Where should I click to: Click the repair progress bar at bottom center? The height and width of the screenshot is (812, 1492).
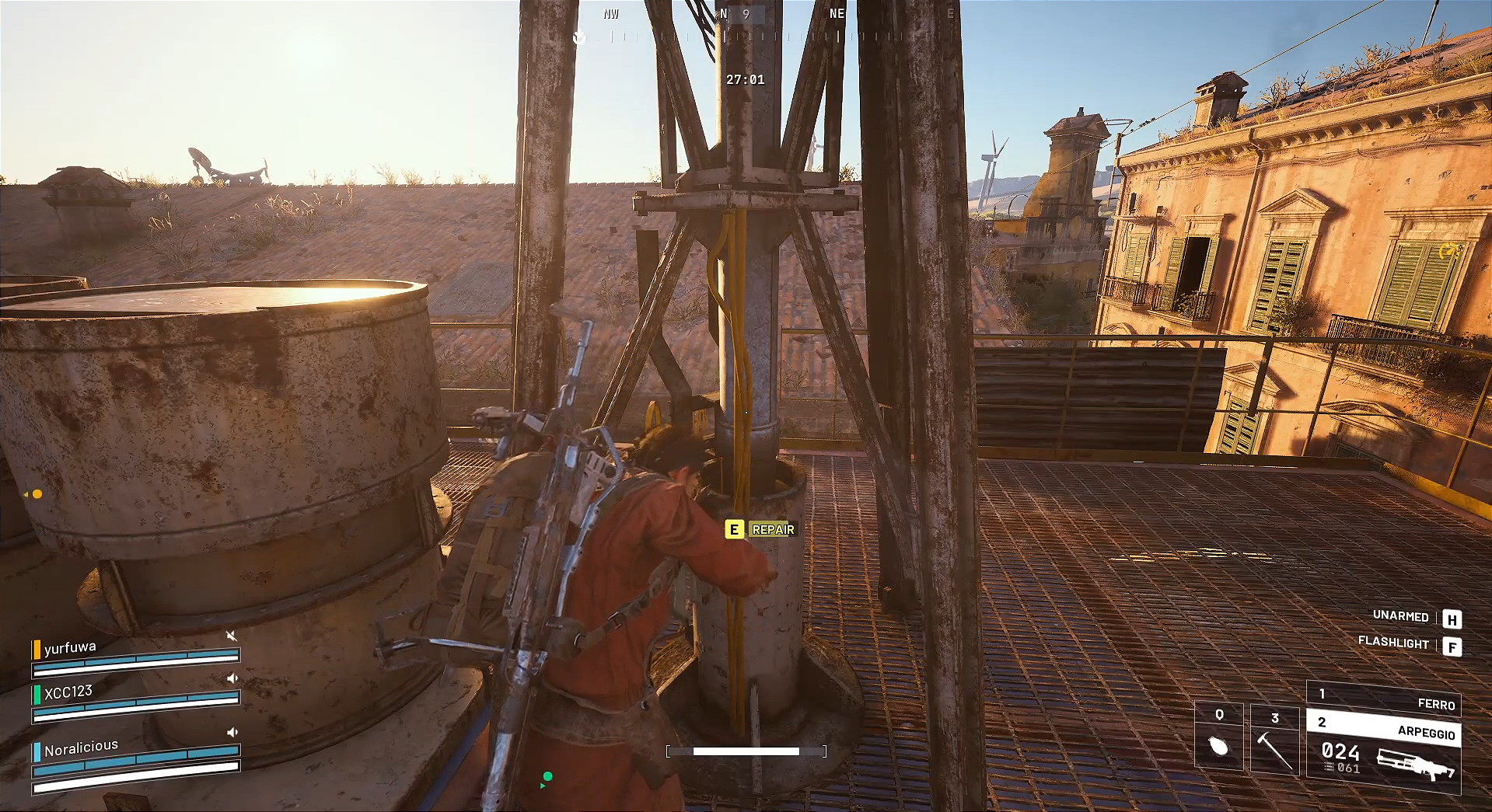[x=745, y=751]
